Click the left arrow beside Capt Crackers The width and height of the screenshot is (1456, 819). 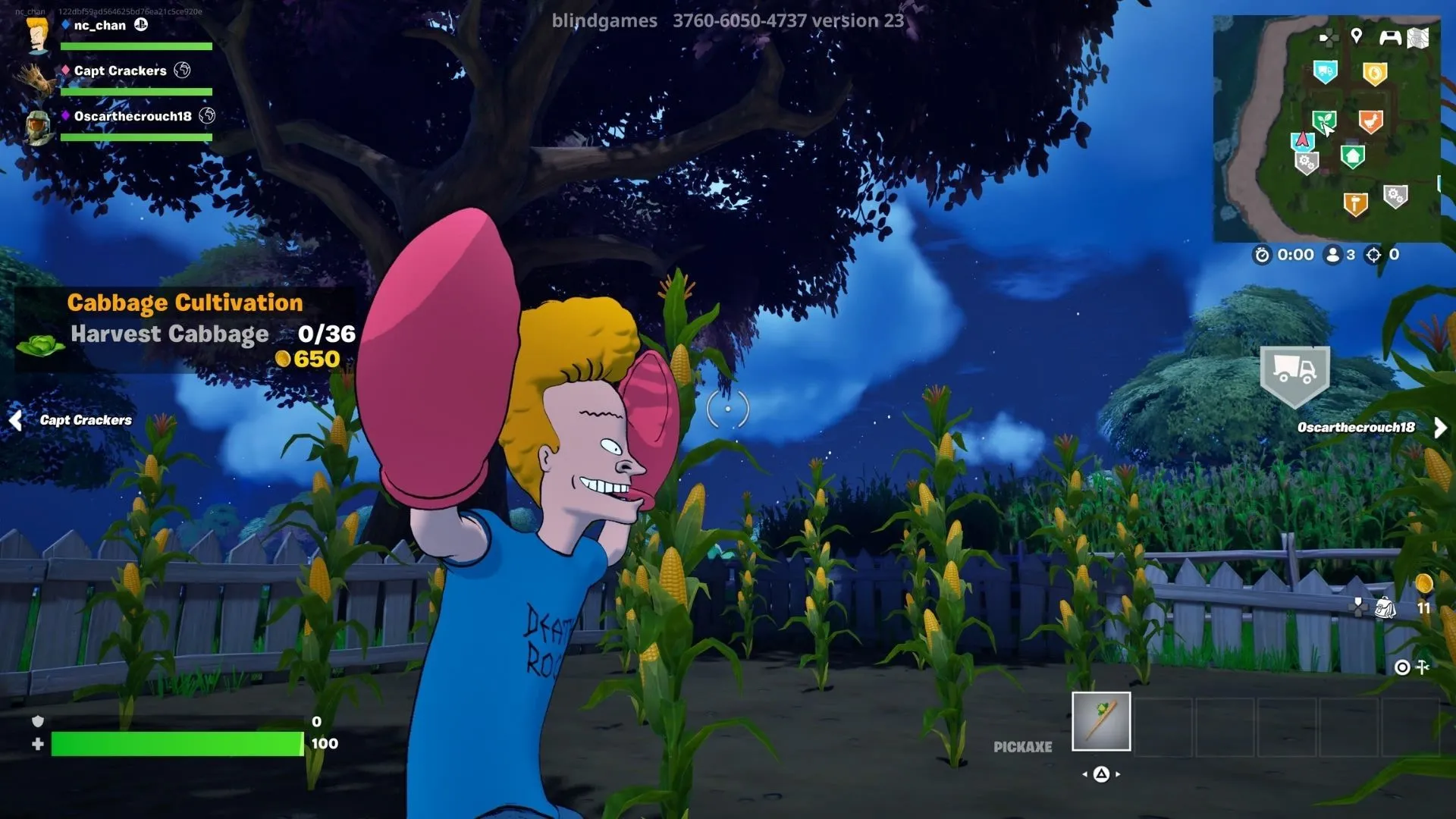click(x=15, y=419)
